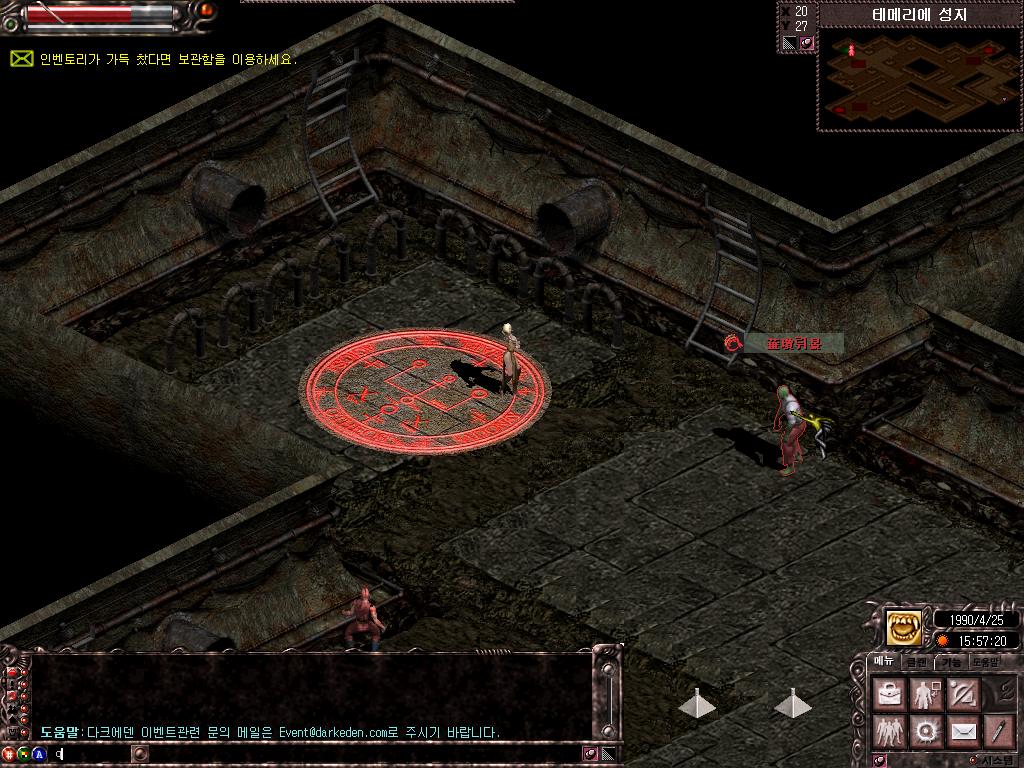This screenshot has height=768, width=1024.
Task: Open the three-figures party button
Action: point(888,731)
